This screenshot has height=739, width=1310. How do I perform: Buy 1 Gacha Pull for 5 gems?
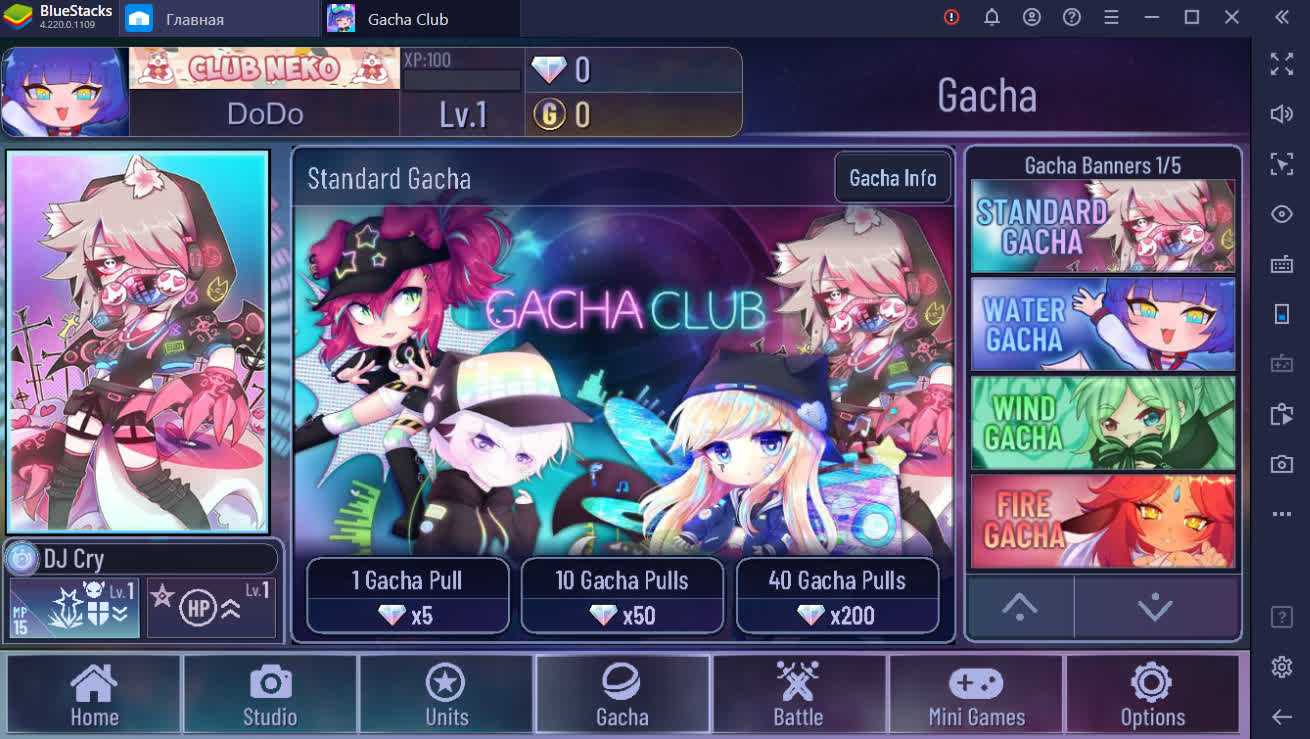click(x=407, y=596)
